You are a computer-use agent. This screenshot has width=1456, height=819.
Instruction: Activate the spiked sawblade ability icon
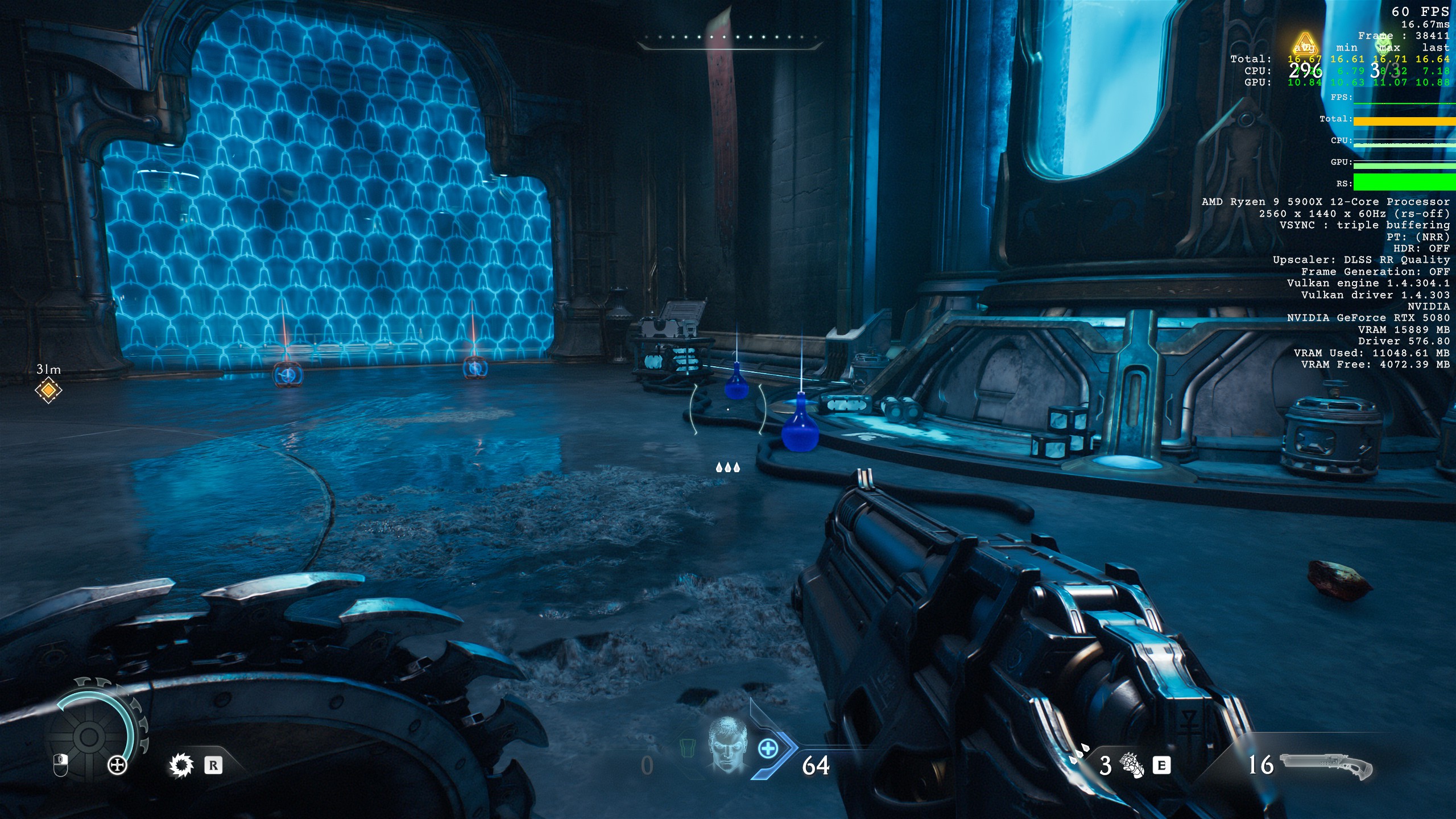181,765
